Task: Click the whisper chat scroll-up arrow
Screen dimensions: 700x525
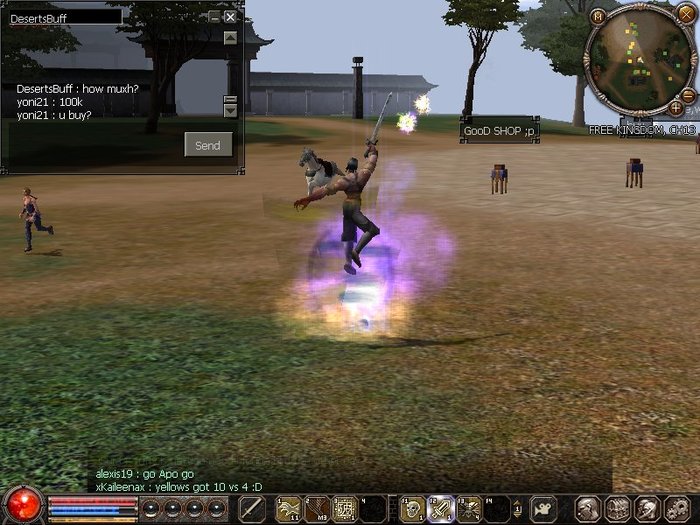Action: 231,38
